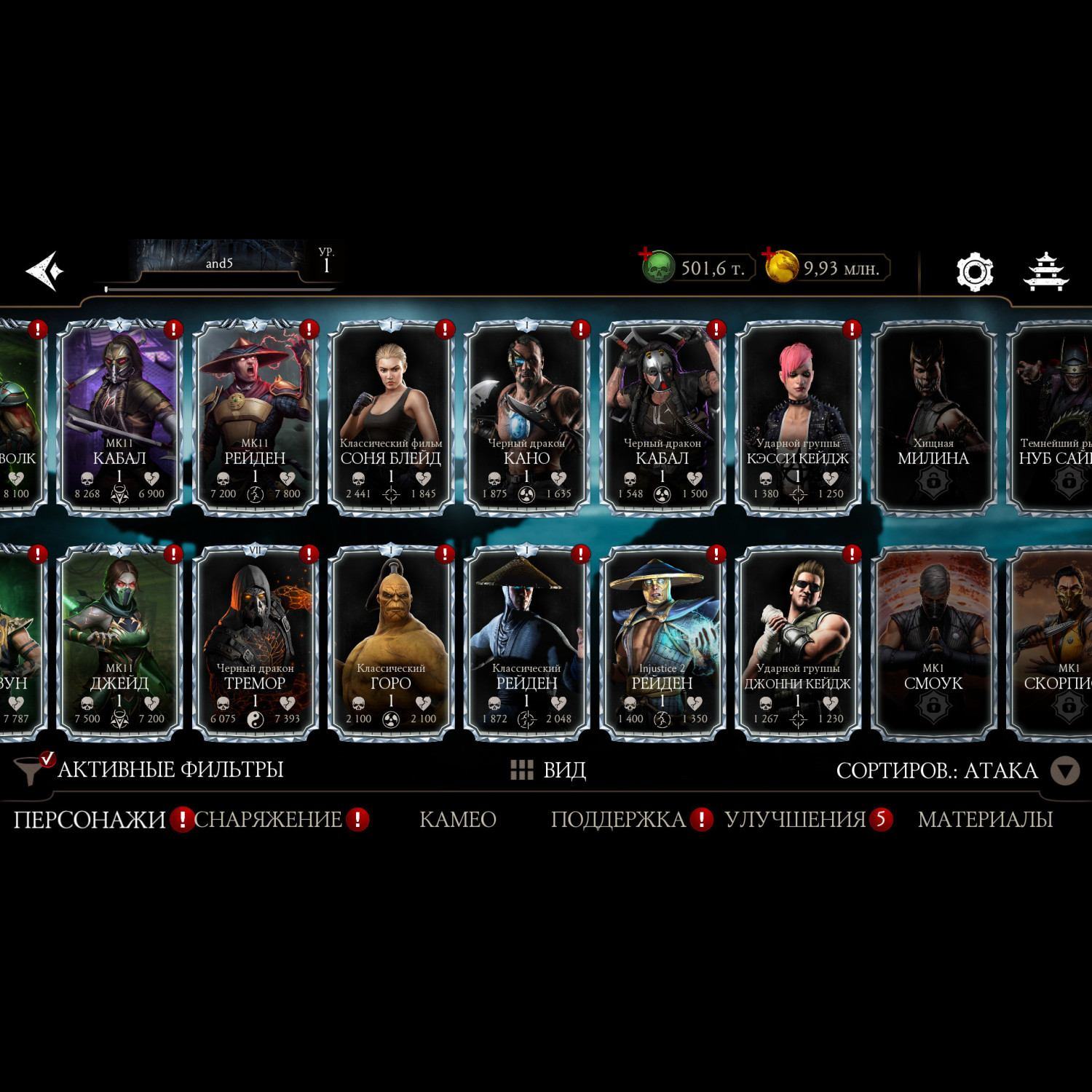Choose the Тремор character card
Screen dimensions: 1092x1092
pos(255,642)
